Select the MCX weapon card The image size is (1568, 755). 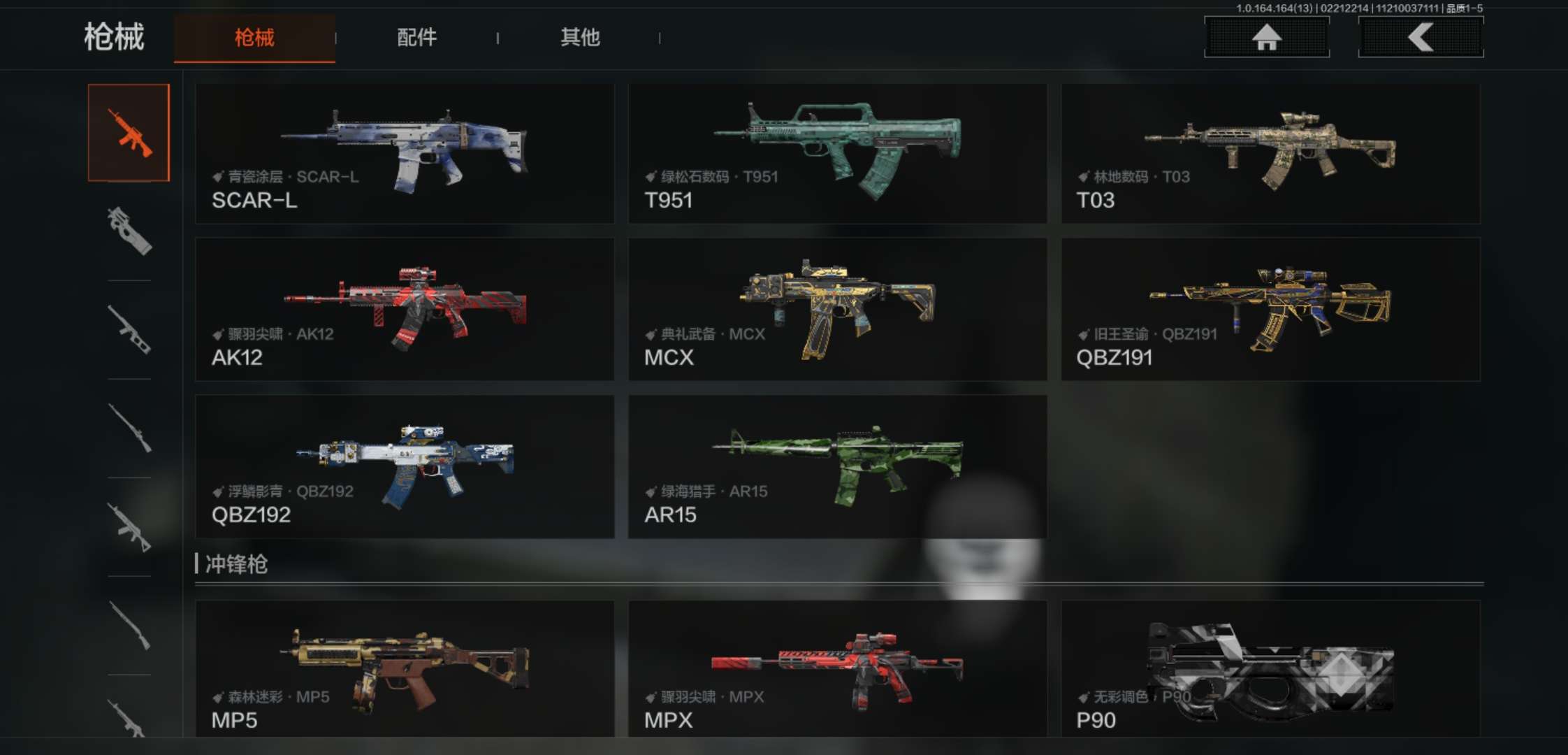(x=837, y=310)
